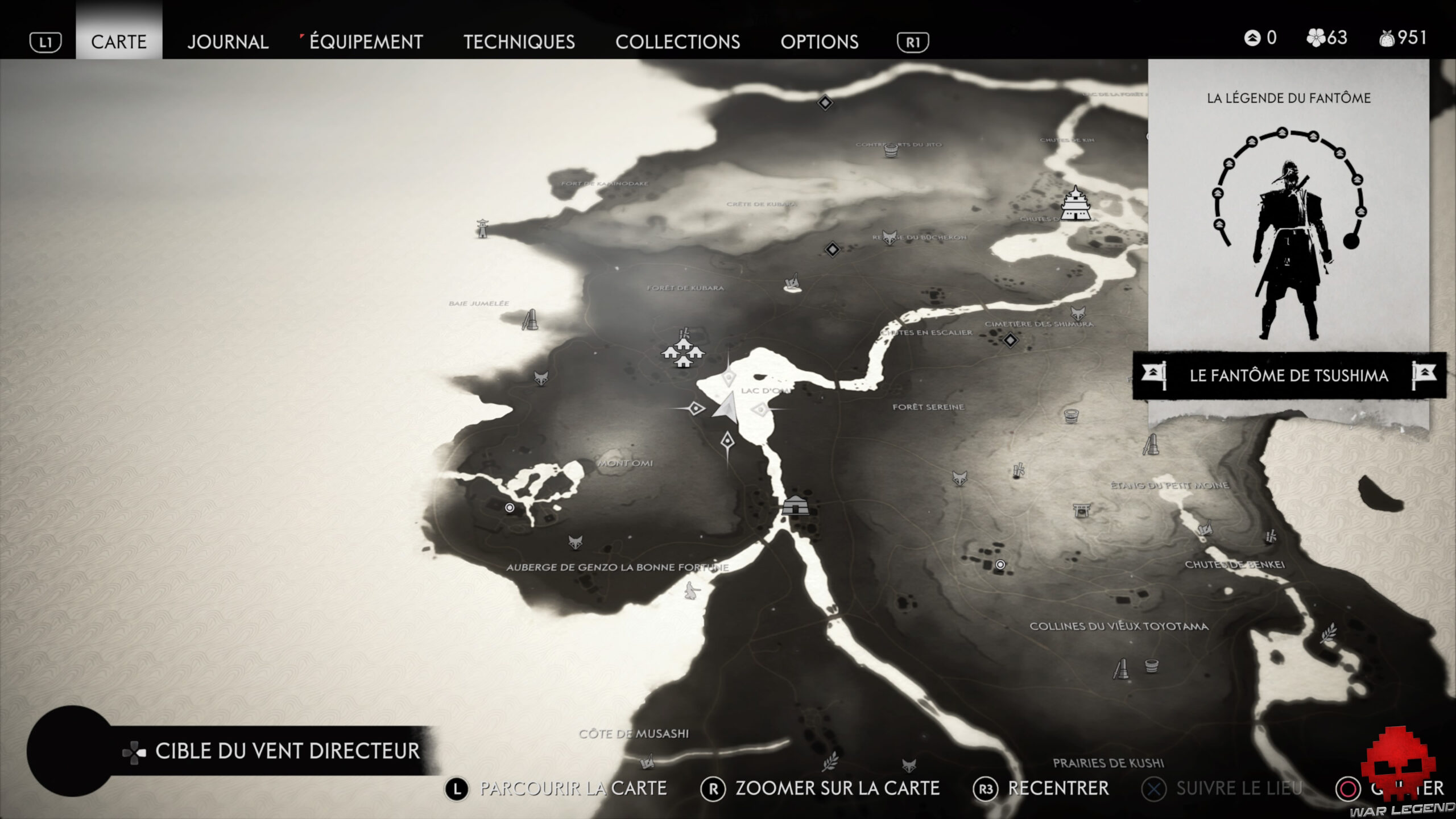Image resolution: width=1456 pixels, height=819 pixels.
Task: Select the fox den icon near Auberge de Genzo
Action: [x=574, y=542]
